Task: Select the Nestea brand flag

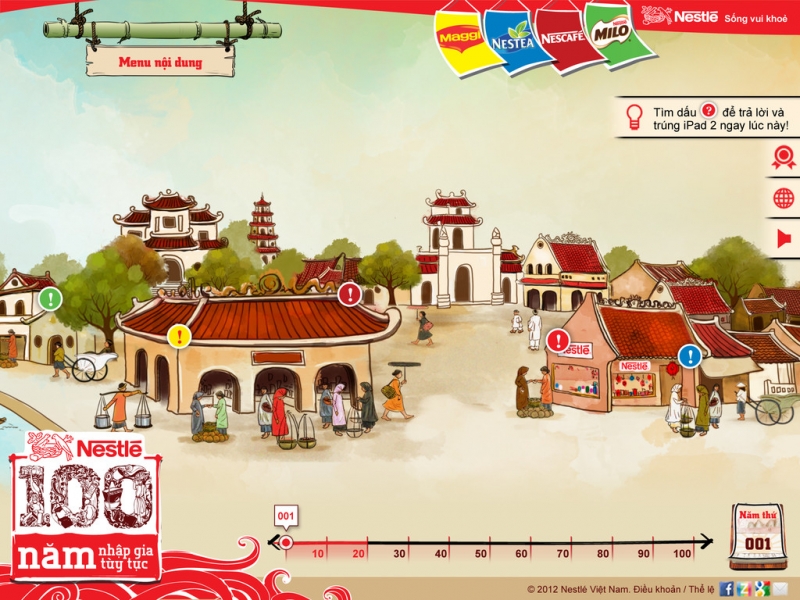Action: [513, 39]
